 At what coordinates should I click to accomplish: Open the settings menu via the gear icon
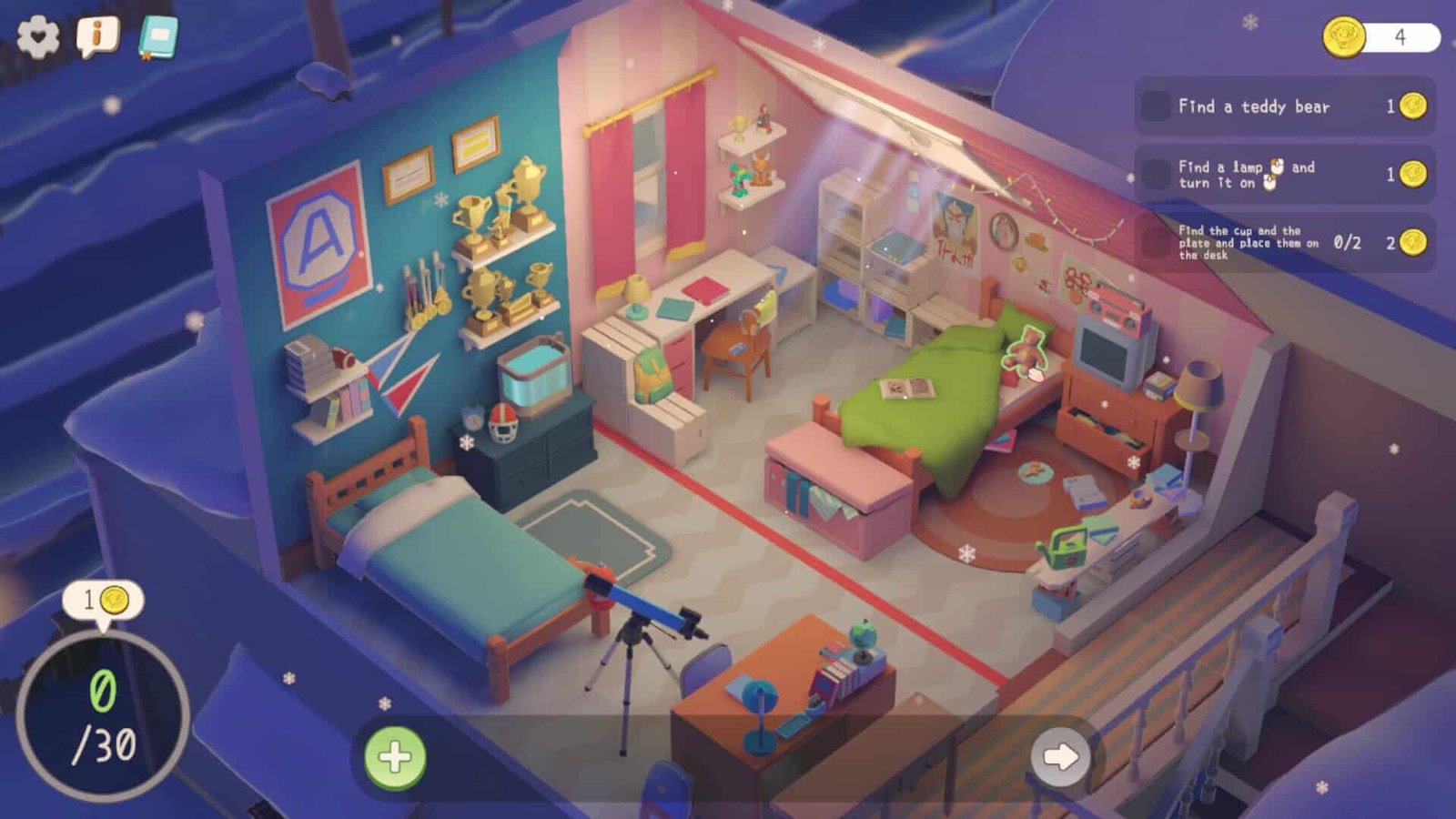click(x=36, y=36)
